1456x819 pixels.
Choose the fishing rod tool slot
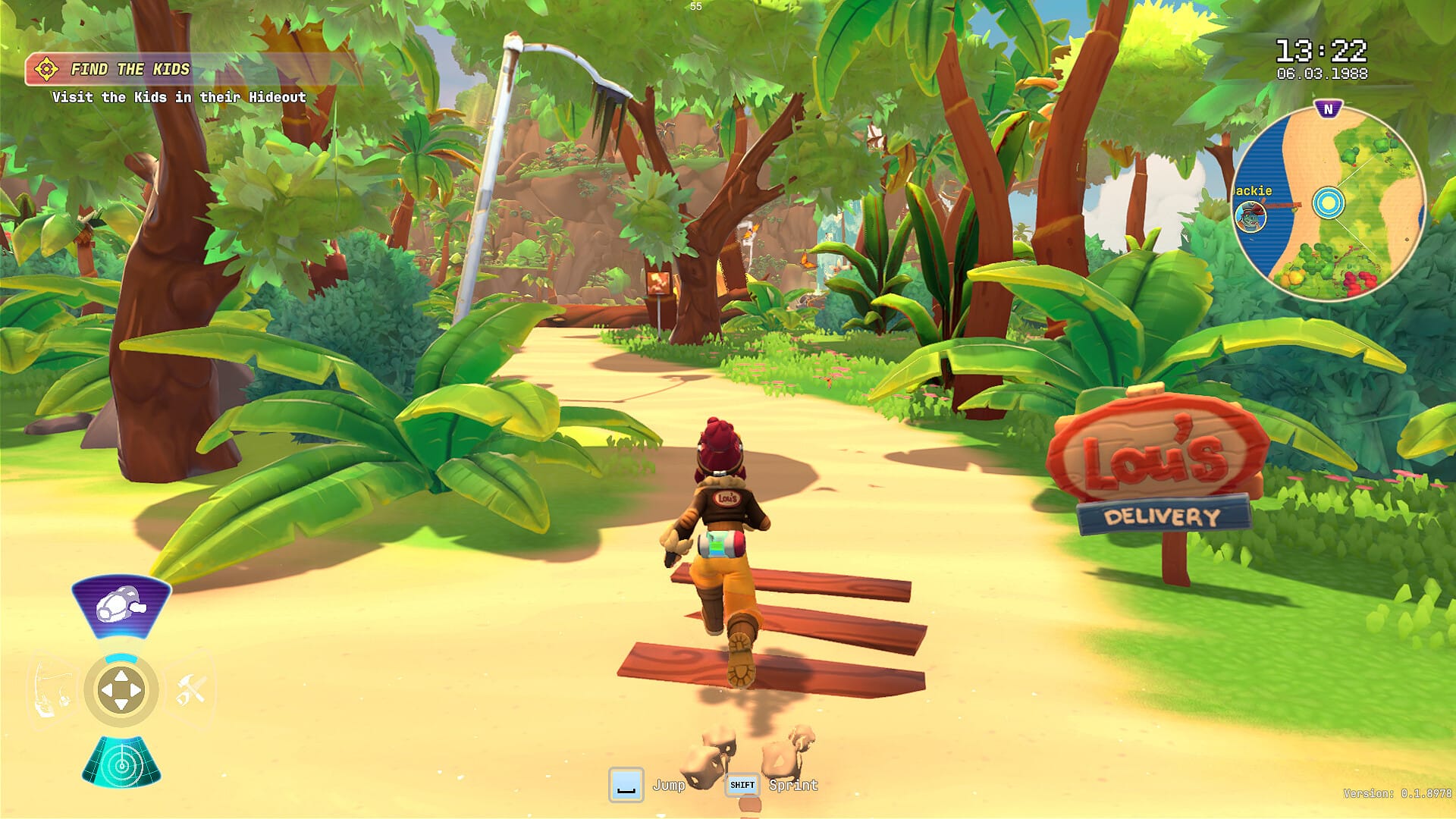click(x=53, y=691)
